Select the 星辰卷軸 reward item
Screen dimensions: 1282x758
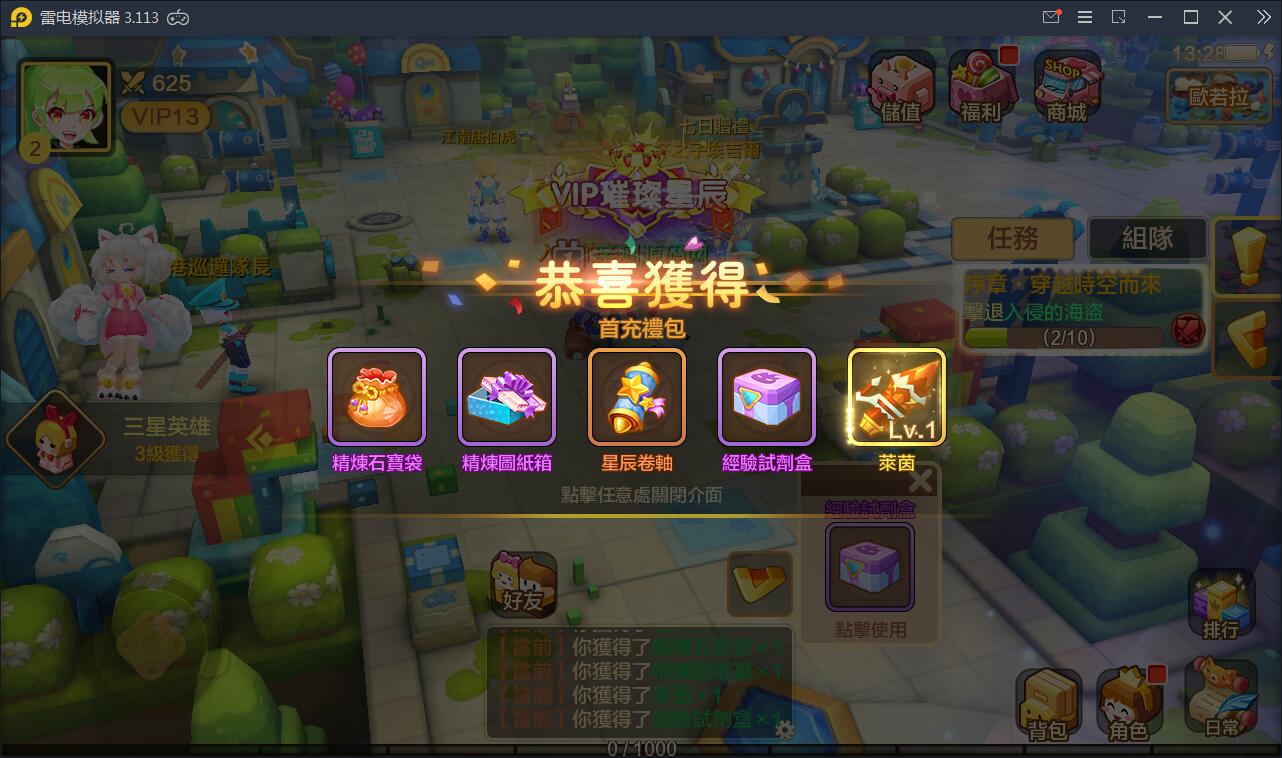pos(637,396)
